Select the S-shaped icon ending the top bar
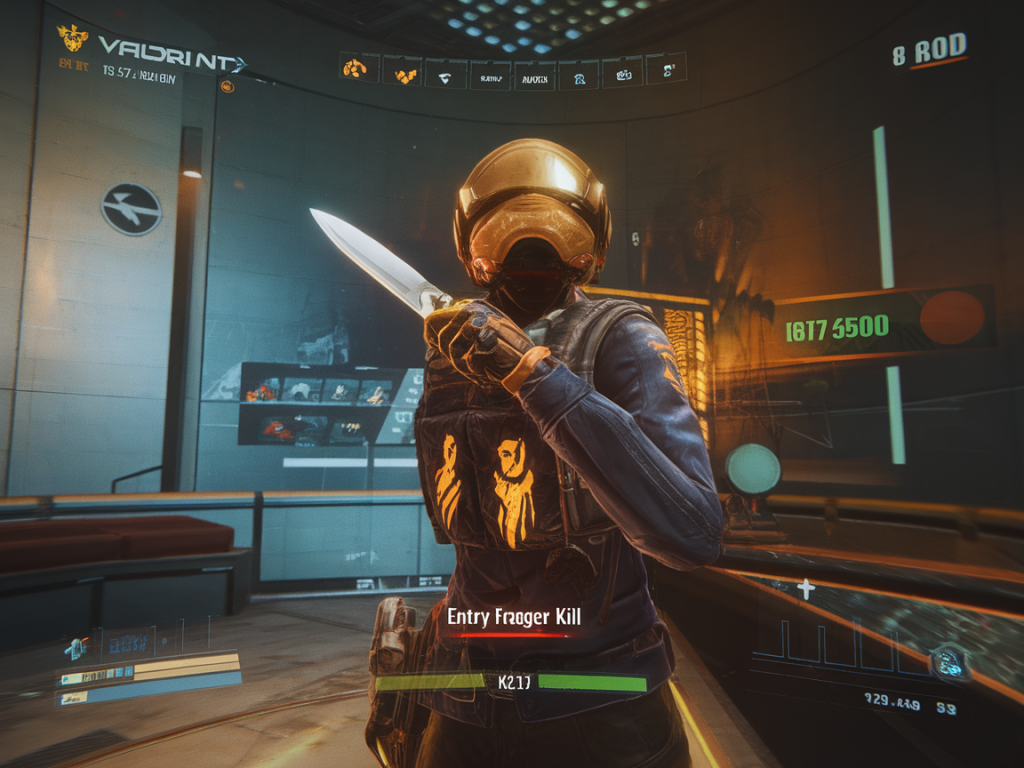The width and height of the screenshot is (1024, 768). point(665,69)
